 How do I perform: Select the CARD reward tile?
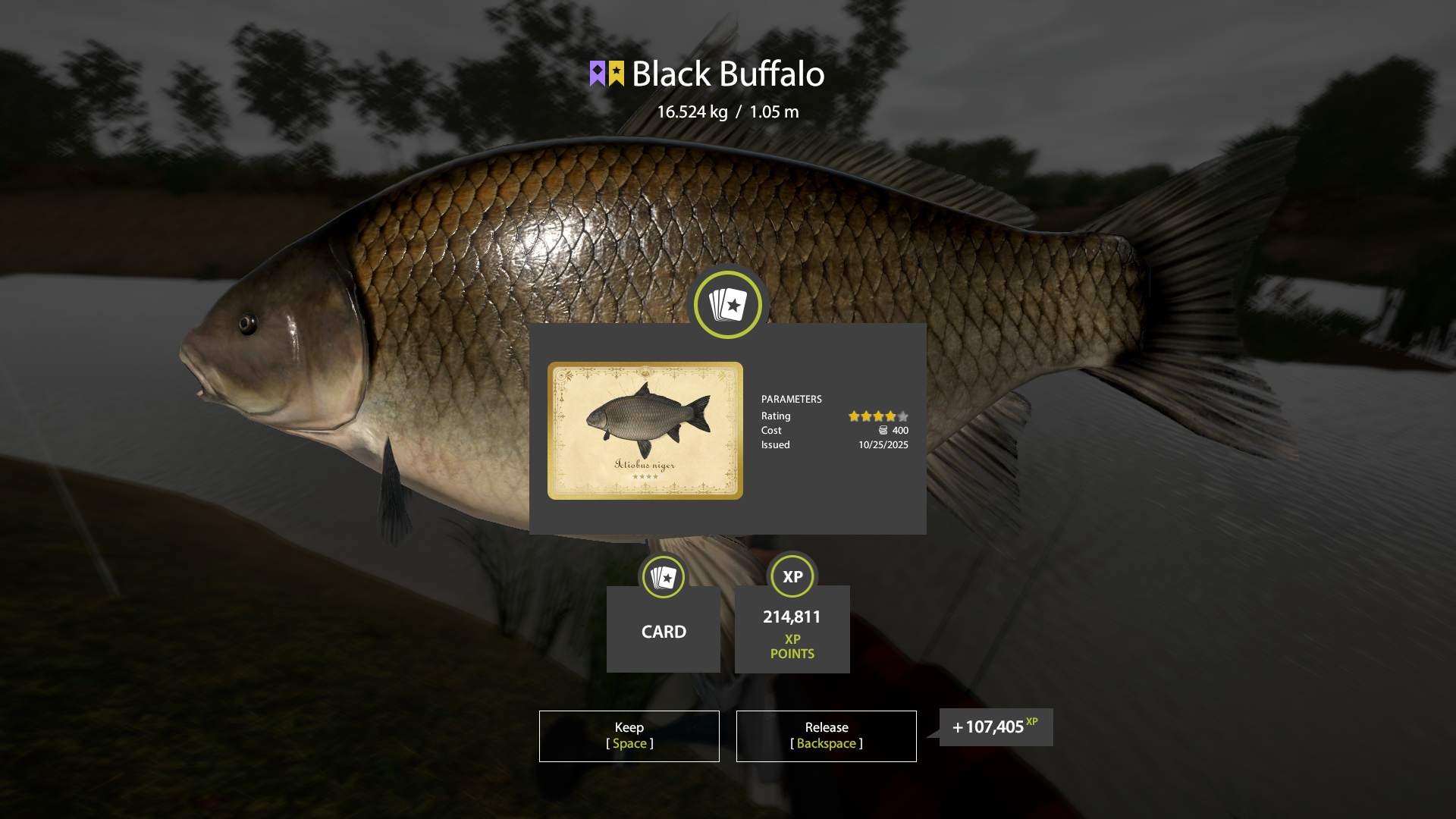(664, 629)
